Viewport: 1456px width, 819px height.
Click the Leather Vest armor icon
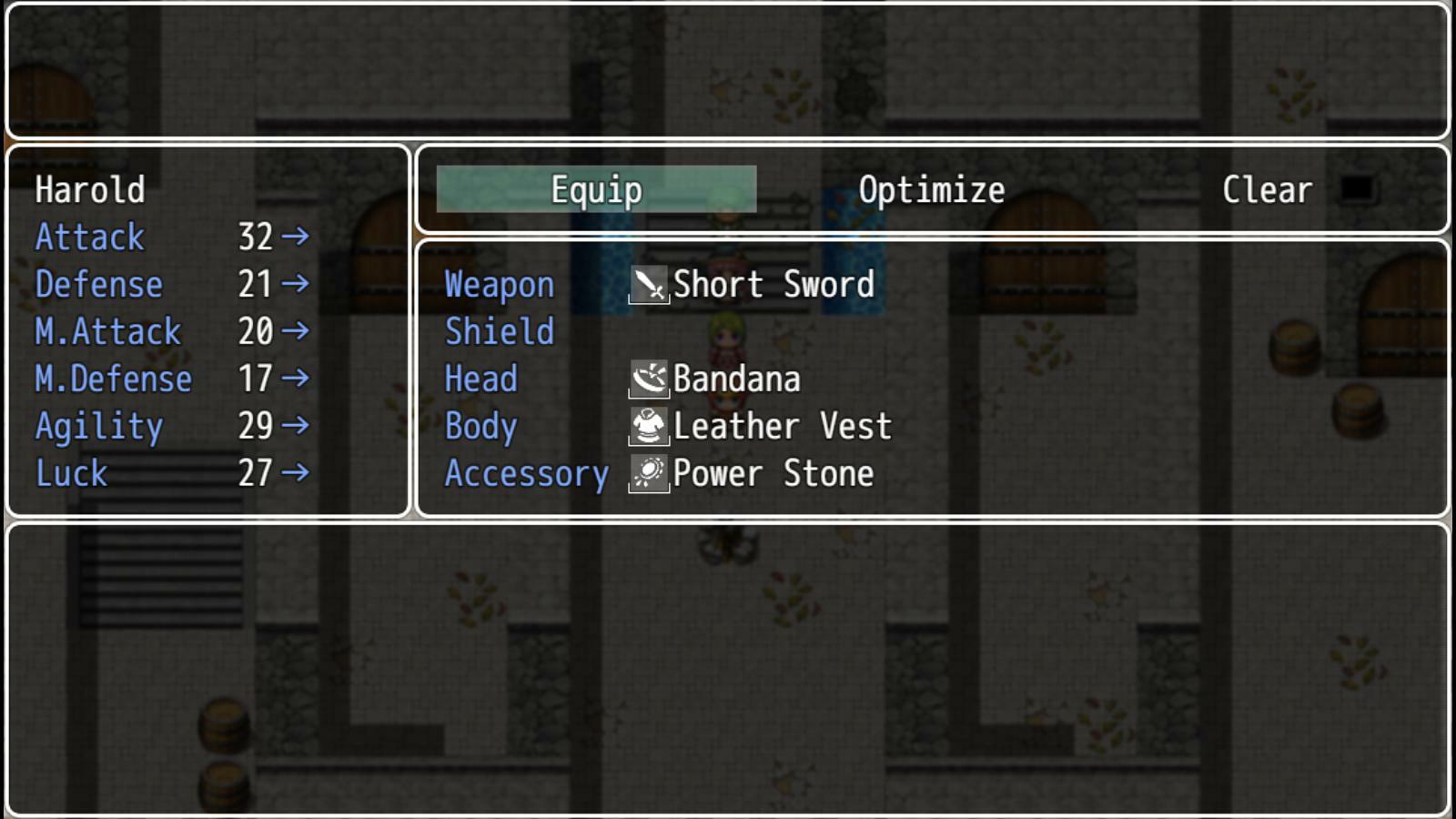click(x=650, y=426)
